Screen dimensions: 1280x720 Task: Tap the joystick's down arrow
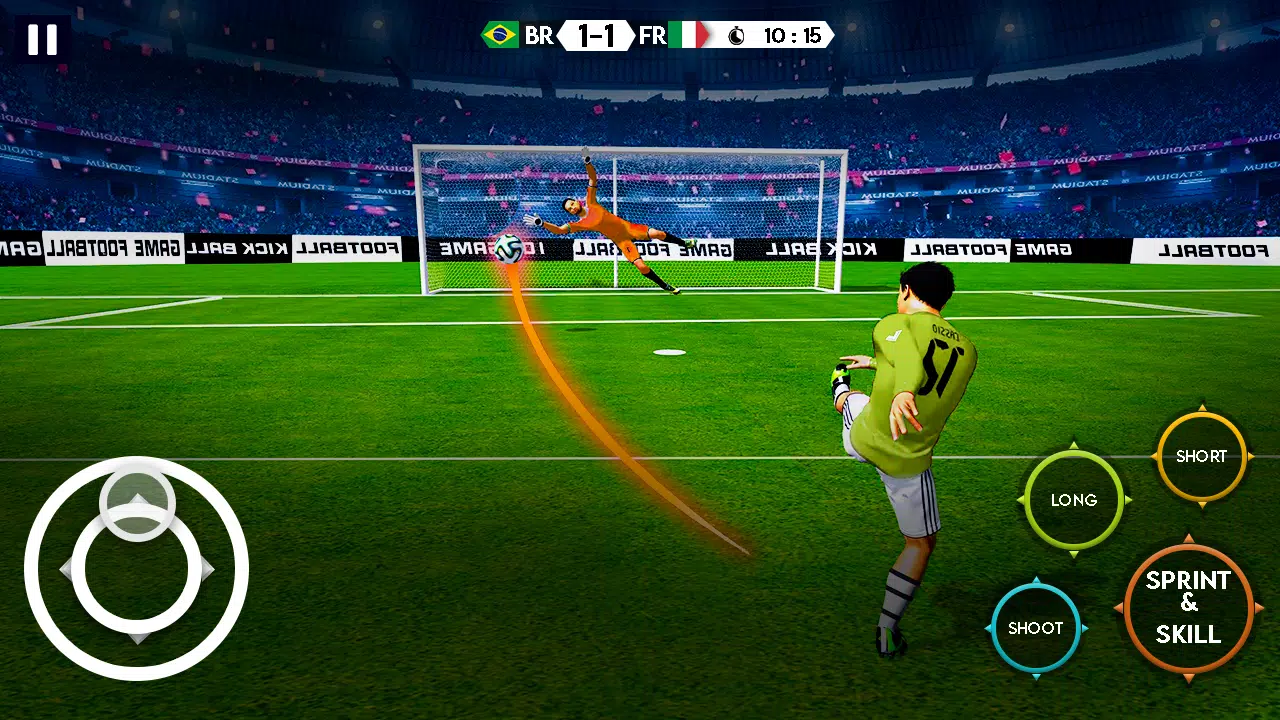coord(138,637)
